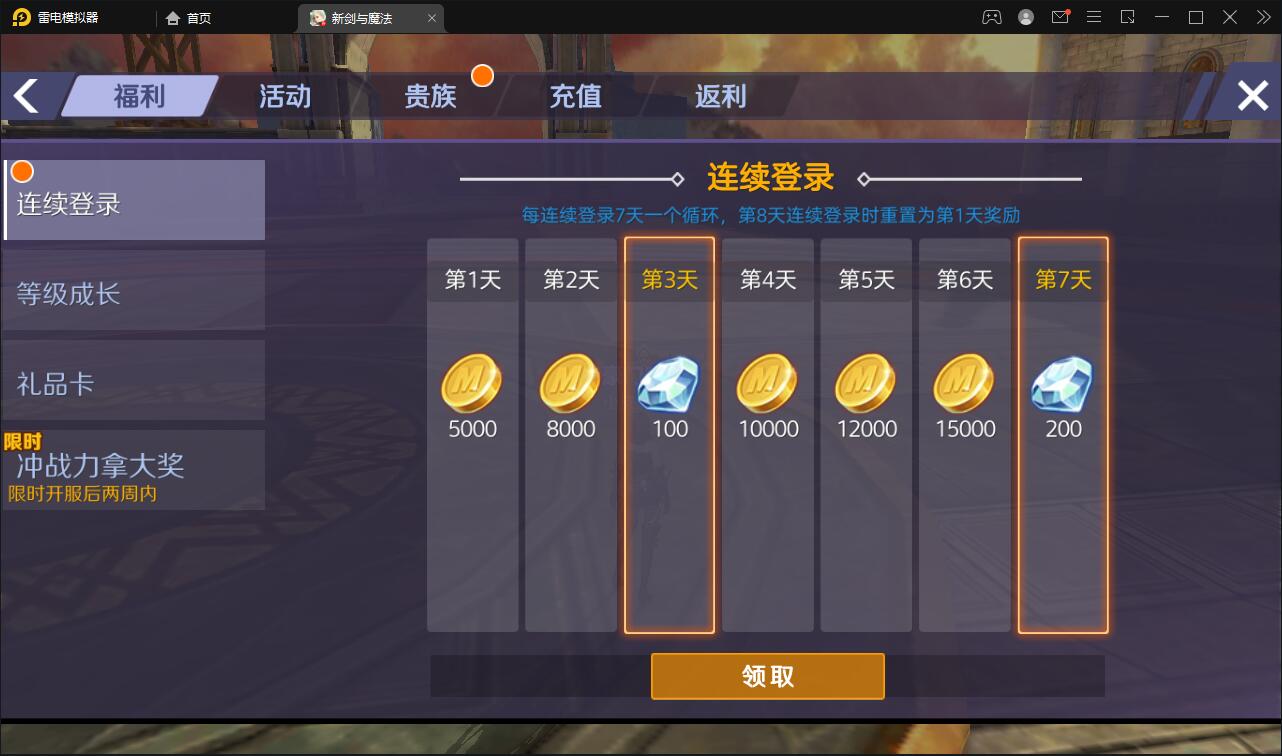Click the gold coin icon under 第1天
Screen dimensions: 1282x756
click(471, 385)
